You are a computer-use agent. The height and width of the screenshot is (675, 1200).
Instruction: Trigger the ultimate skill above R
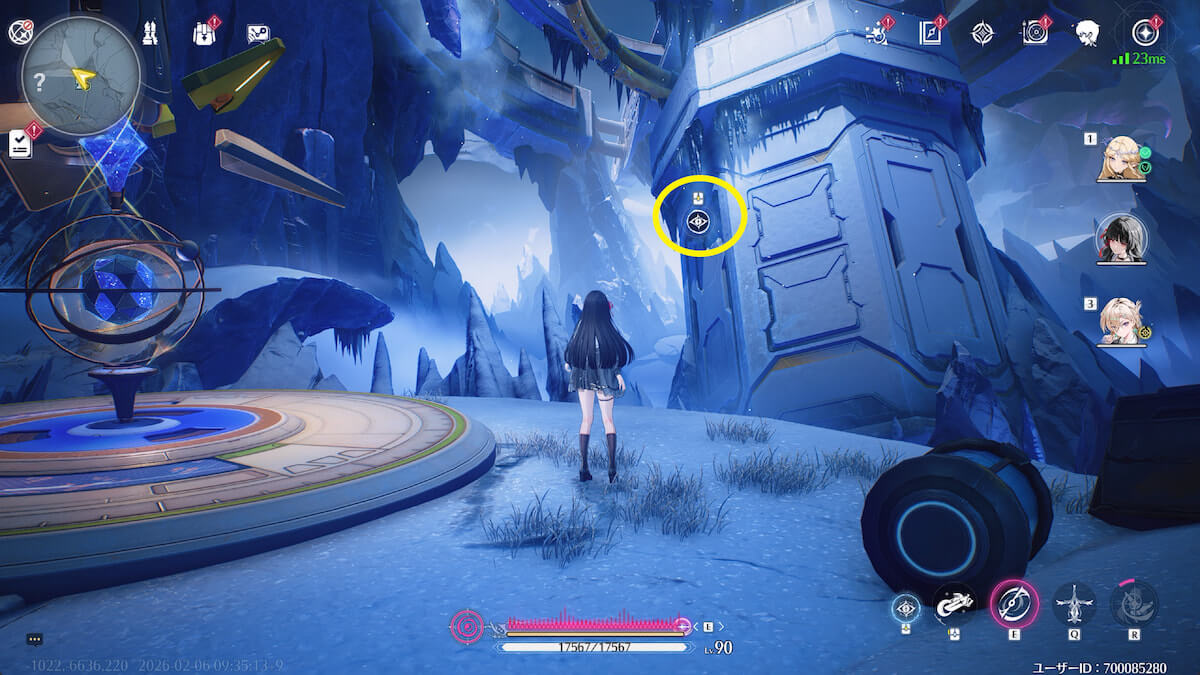pyautogui.click(x=1134, y=604)
